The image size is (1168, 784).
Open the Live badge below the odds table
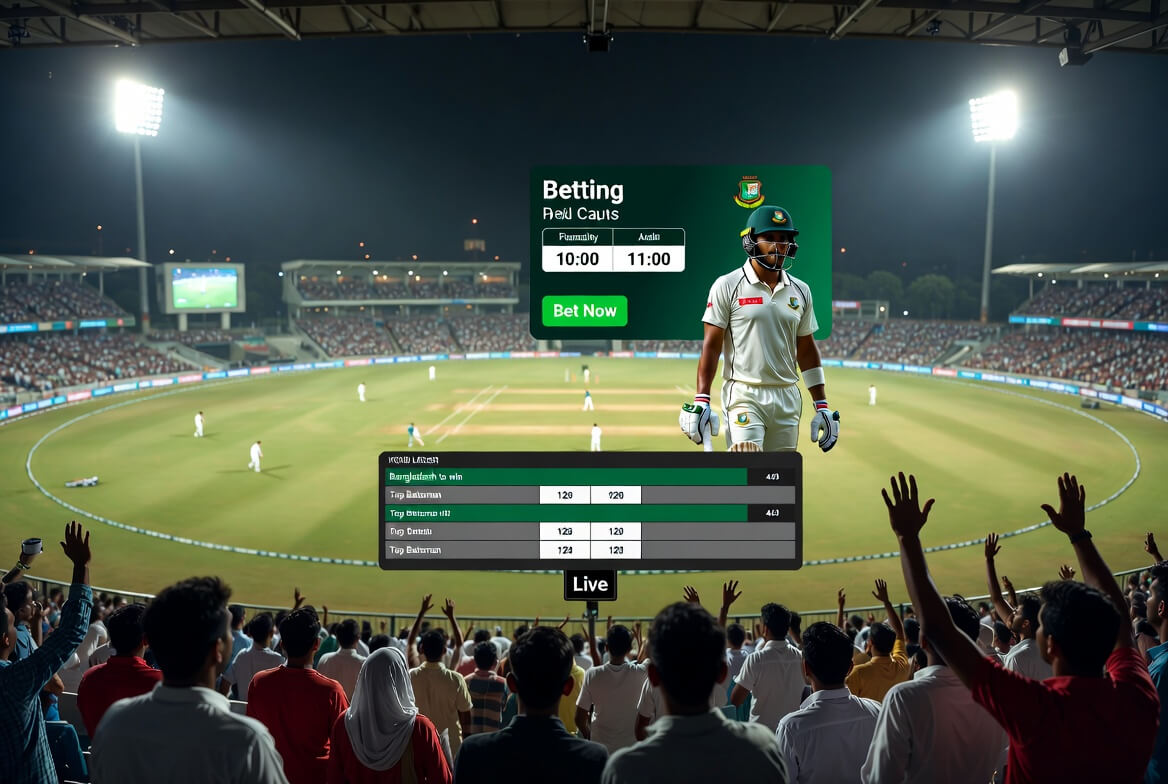590,585
